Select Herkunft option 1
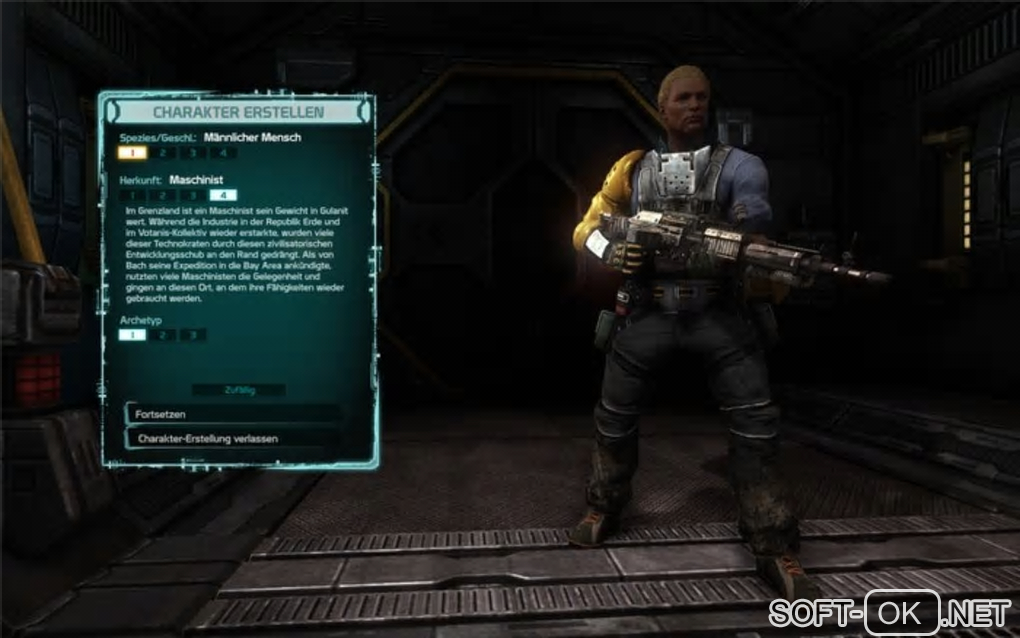 (x=132, y=195)
